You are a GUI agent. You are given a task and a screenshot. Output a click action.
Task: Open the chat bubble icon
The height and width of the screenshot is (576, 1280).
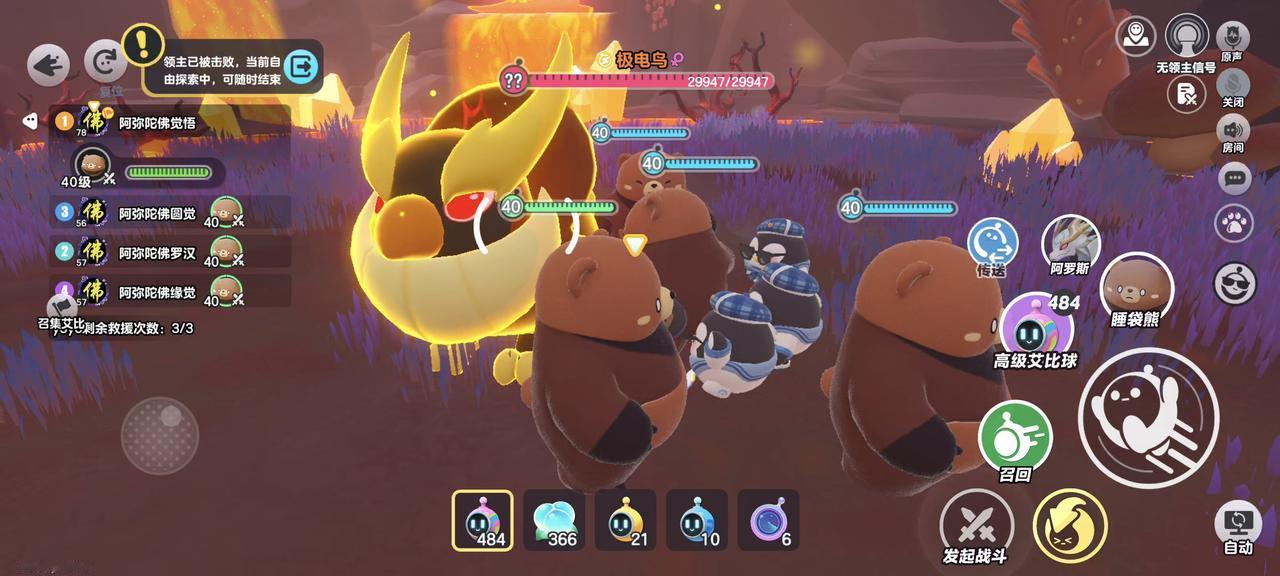1235,179
